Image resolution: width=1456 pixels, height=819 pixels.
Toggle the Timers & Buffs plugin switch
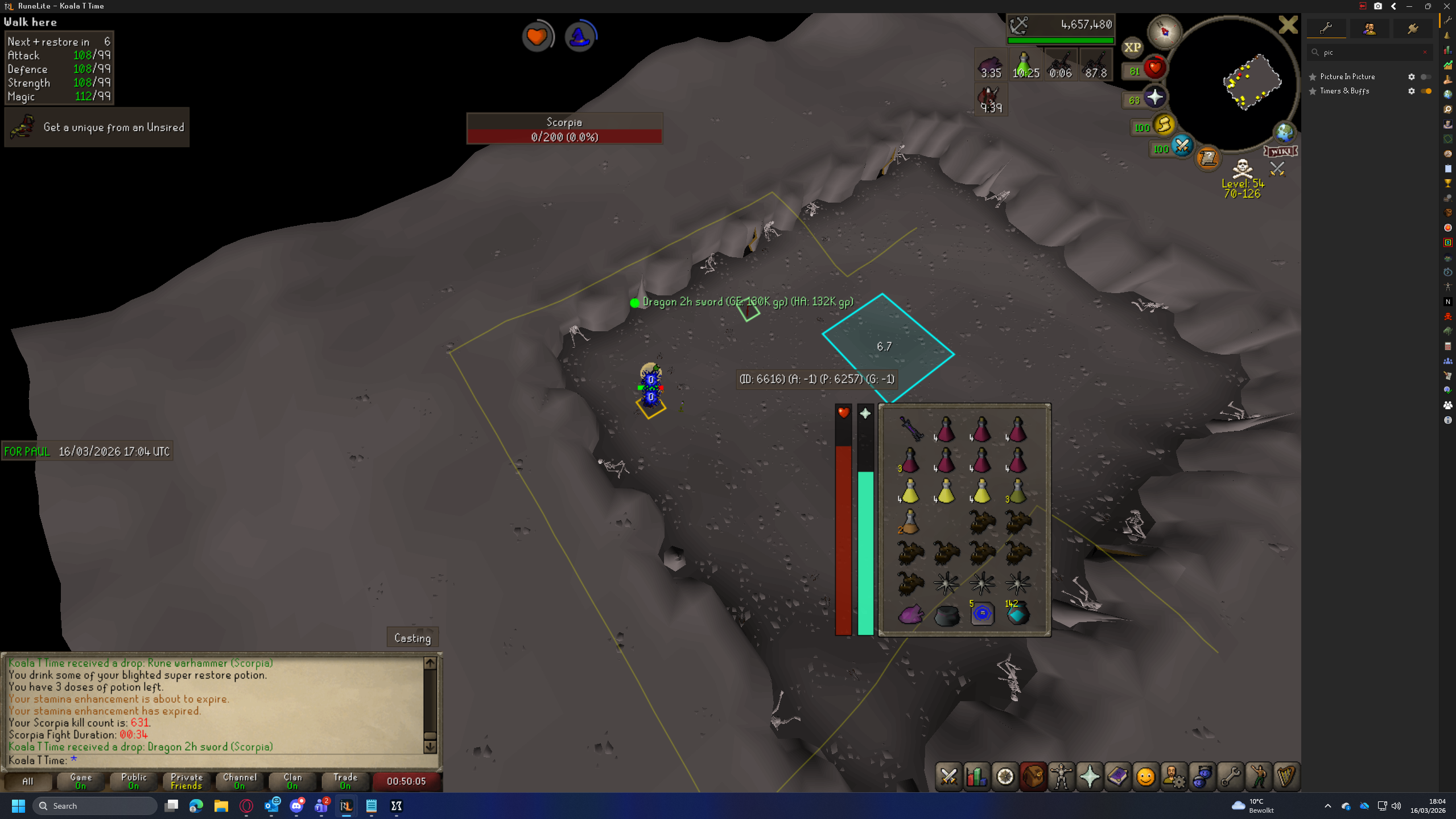click(x=1426, y=91)
